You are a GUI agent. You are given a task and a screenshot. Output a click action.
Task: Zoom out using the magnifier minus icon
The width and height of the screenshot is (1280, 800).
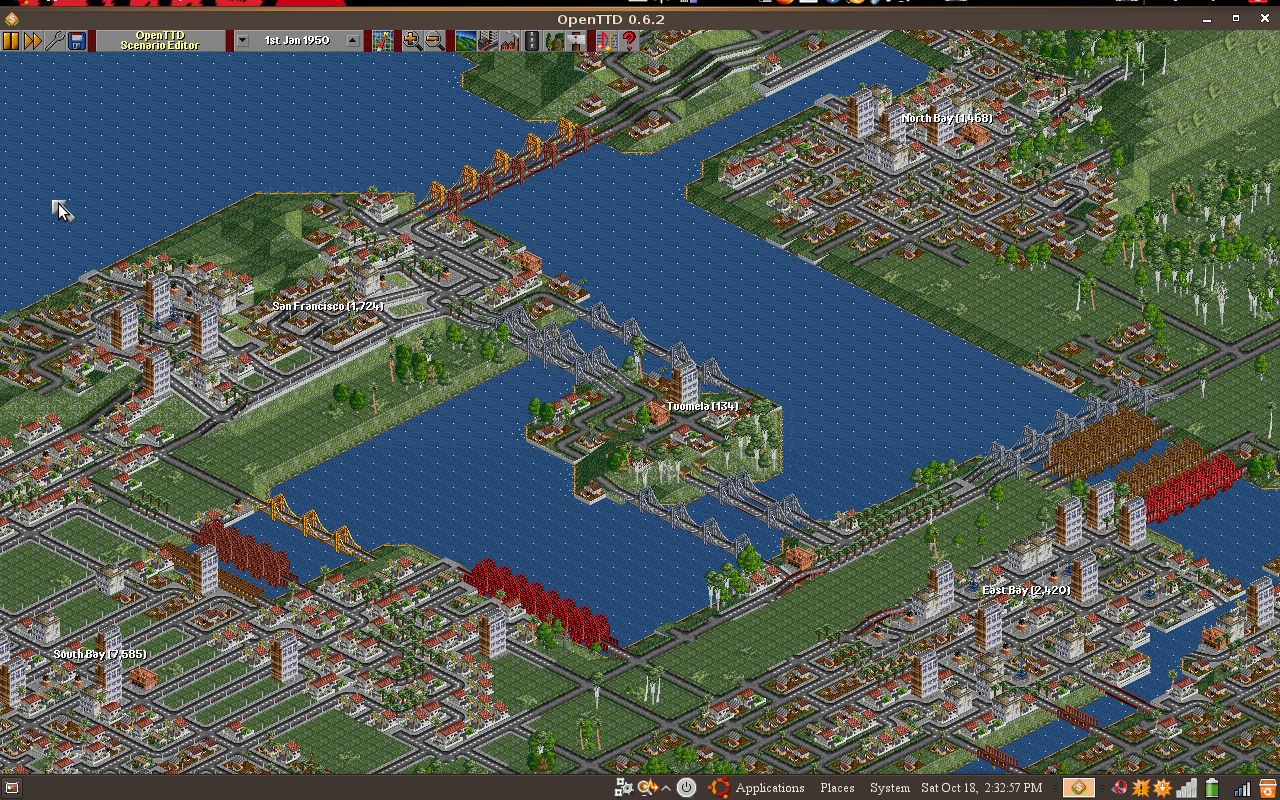click(x=432, y=40)
